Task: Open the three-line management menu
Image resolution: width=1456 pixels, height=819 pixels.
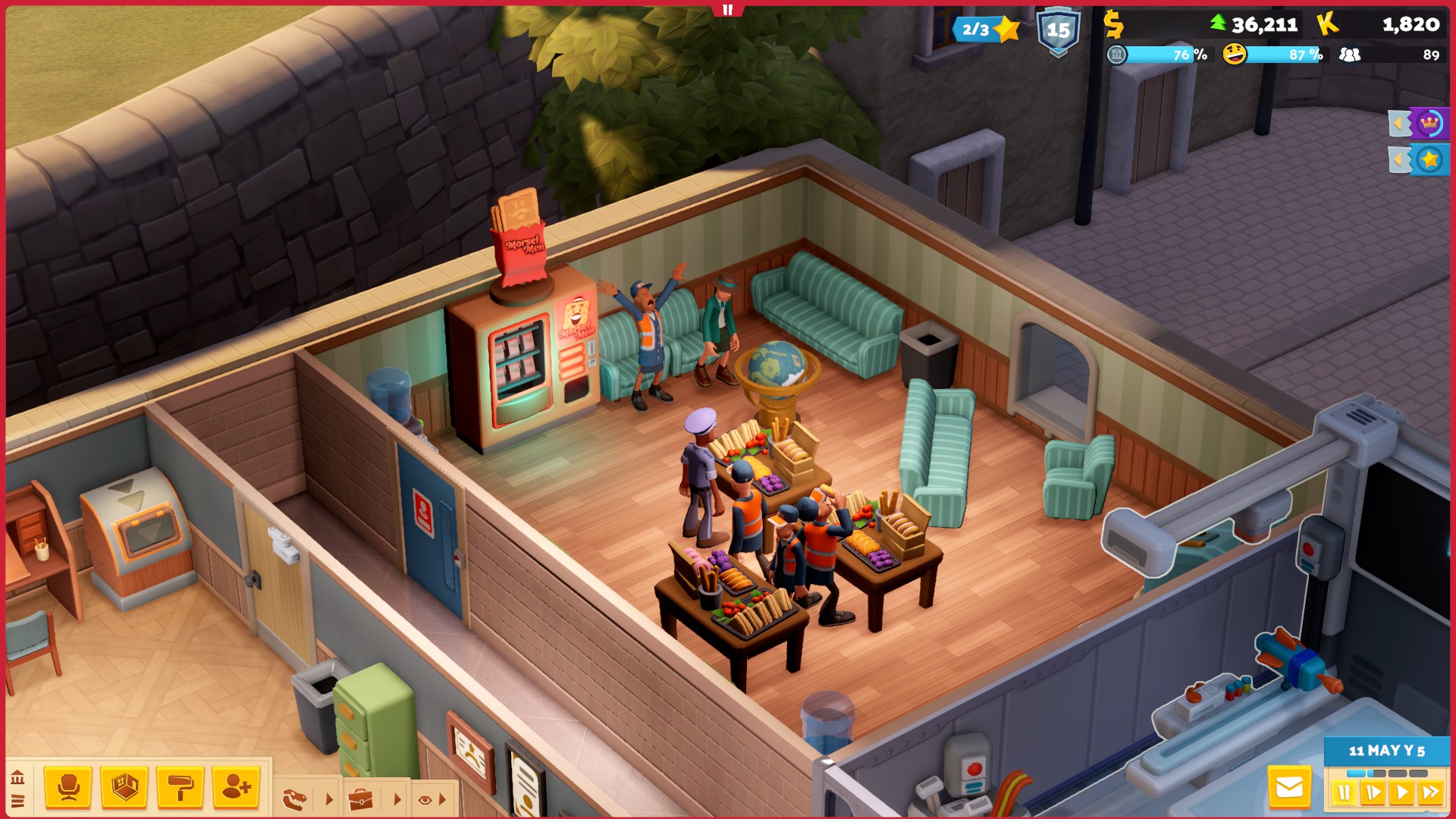Action: tap(17, 801)
